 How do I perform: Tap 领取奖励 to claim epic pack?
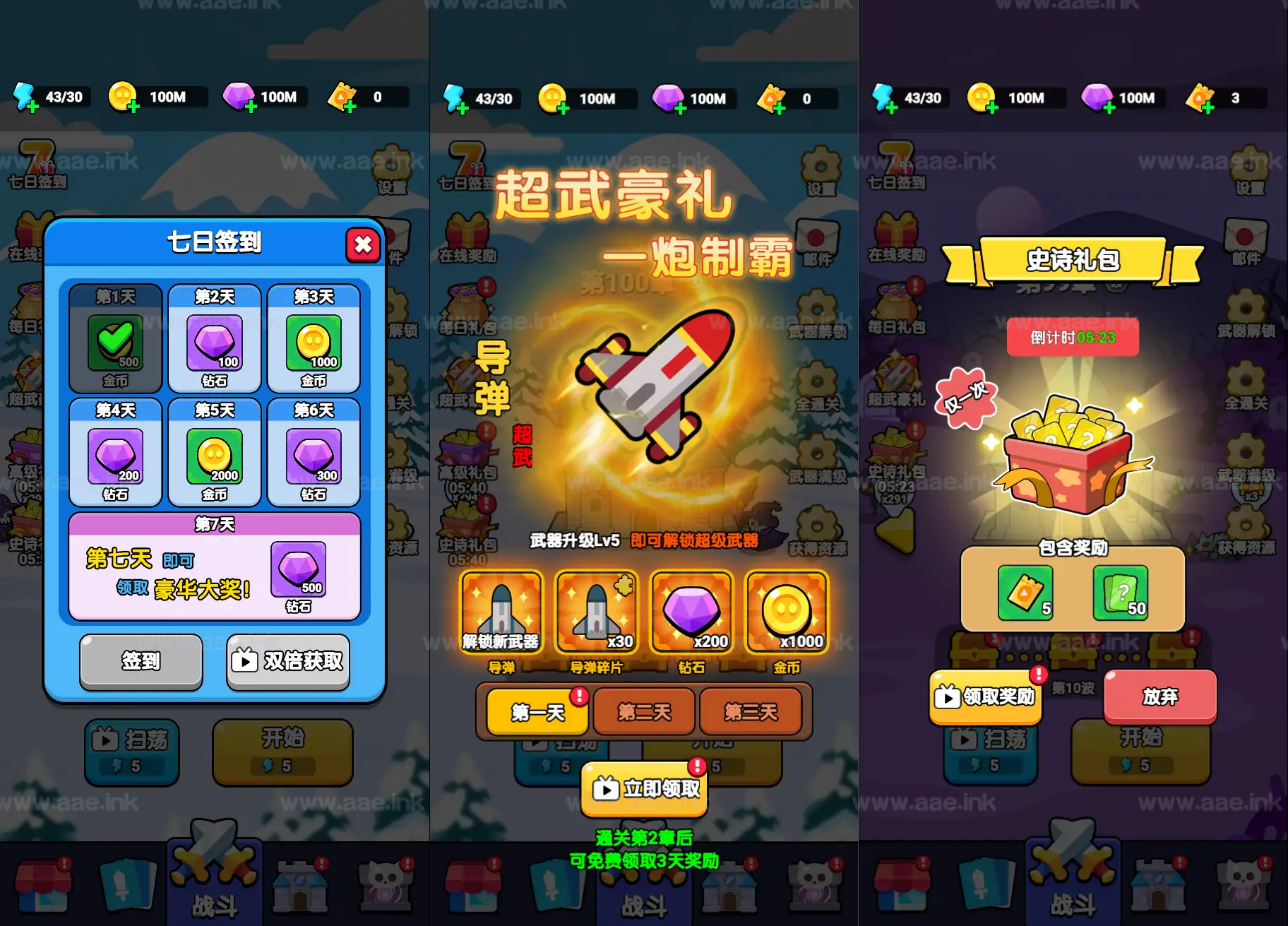coord(985,698)
